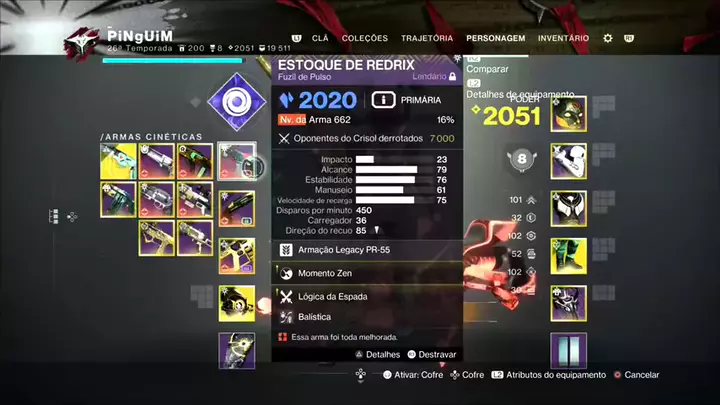Screen dimensions: 720x405
Task: Choose the Momento Zen perk row
Action: point(366,273)
